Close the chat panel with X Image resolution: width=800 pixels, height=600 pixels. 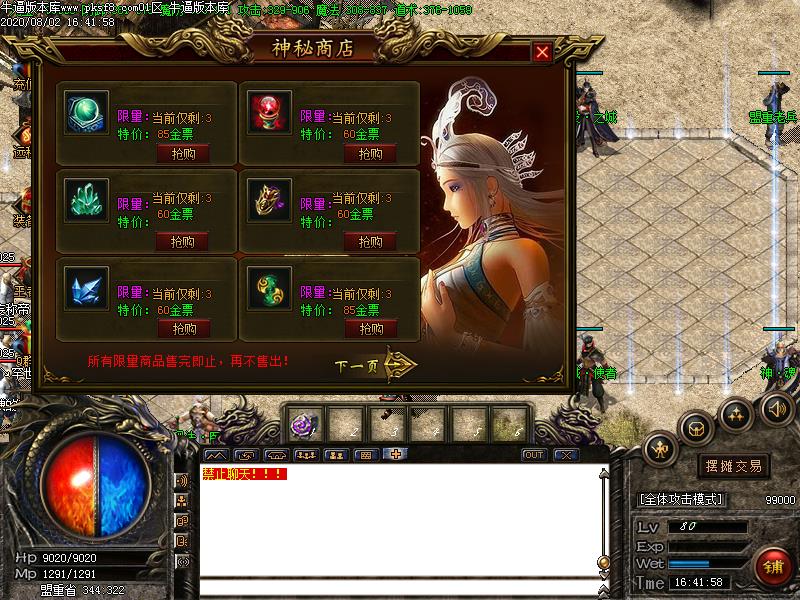(566, 455)
